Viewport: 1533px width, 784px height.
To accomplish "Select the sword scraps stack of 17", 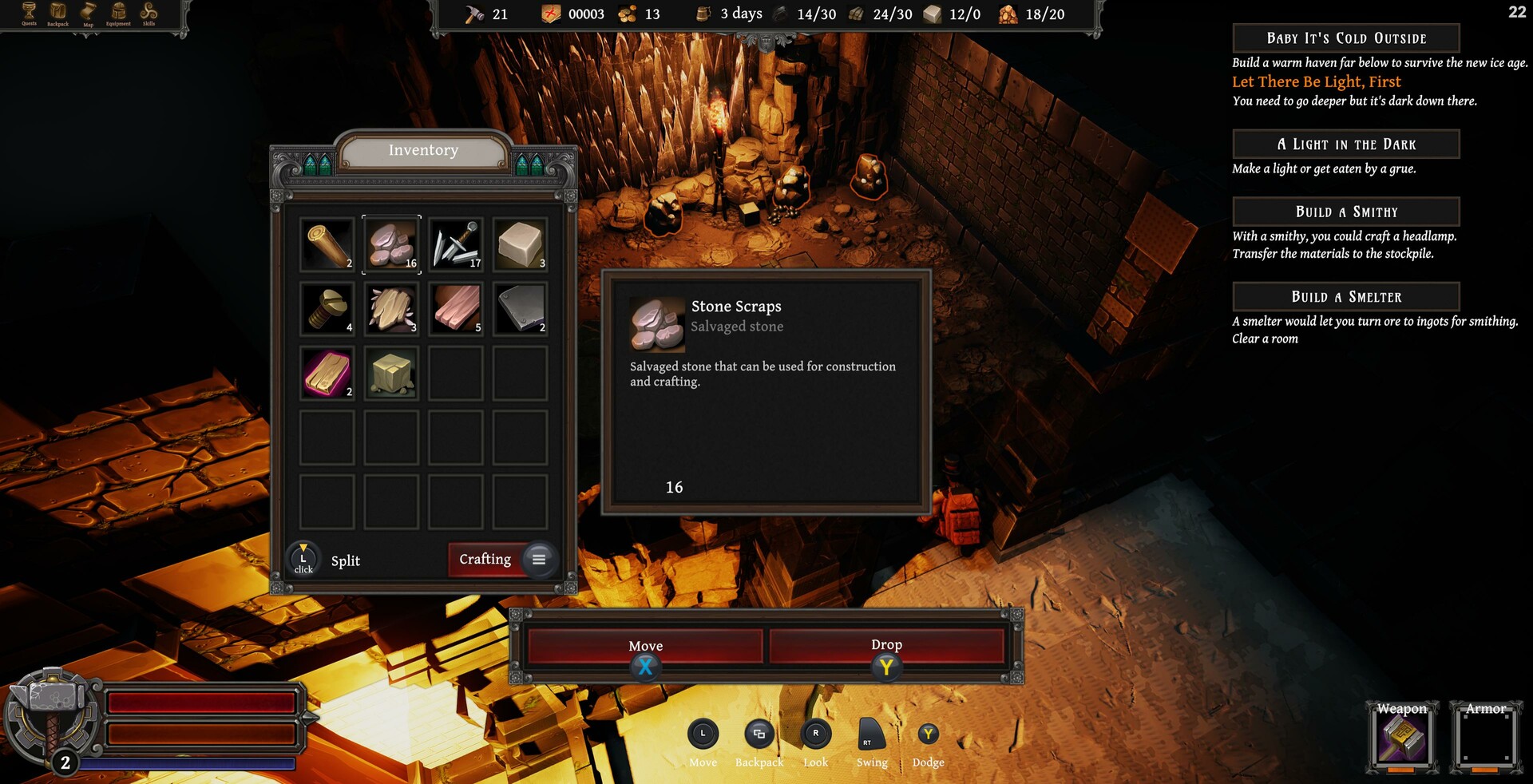I will click(455, 244).
